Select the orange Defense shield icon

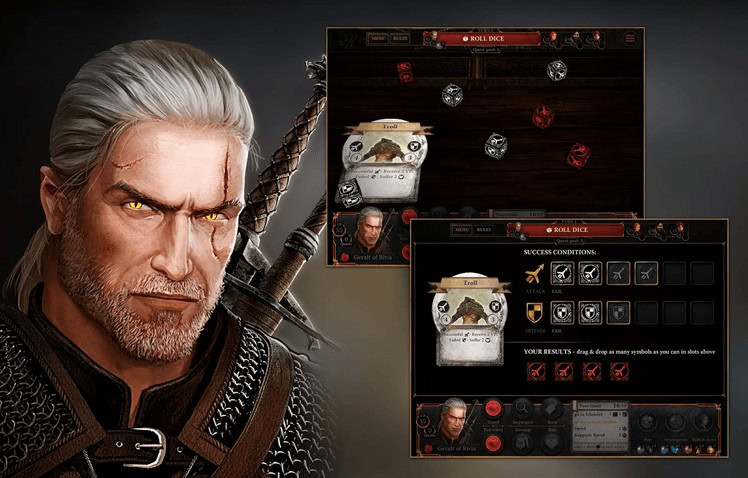(x=537, y=312)
